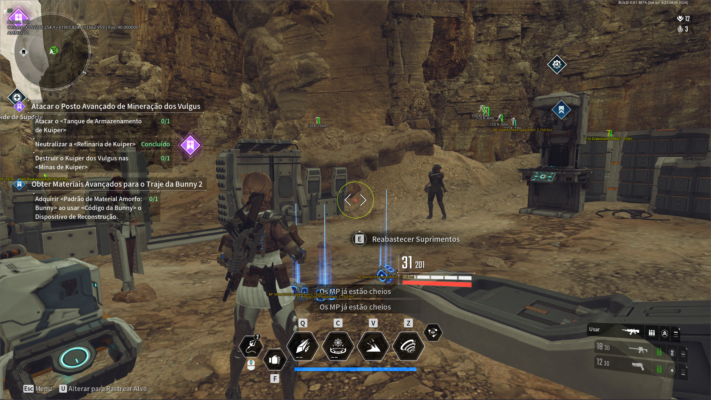The height and width of the screenshot is (400, 711).
Task: Click the small hexagon icon beside skills
Action: (433, 333)
